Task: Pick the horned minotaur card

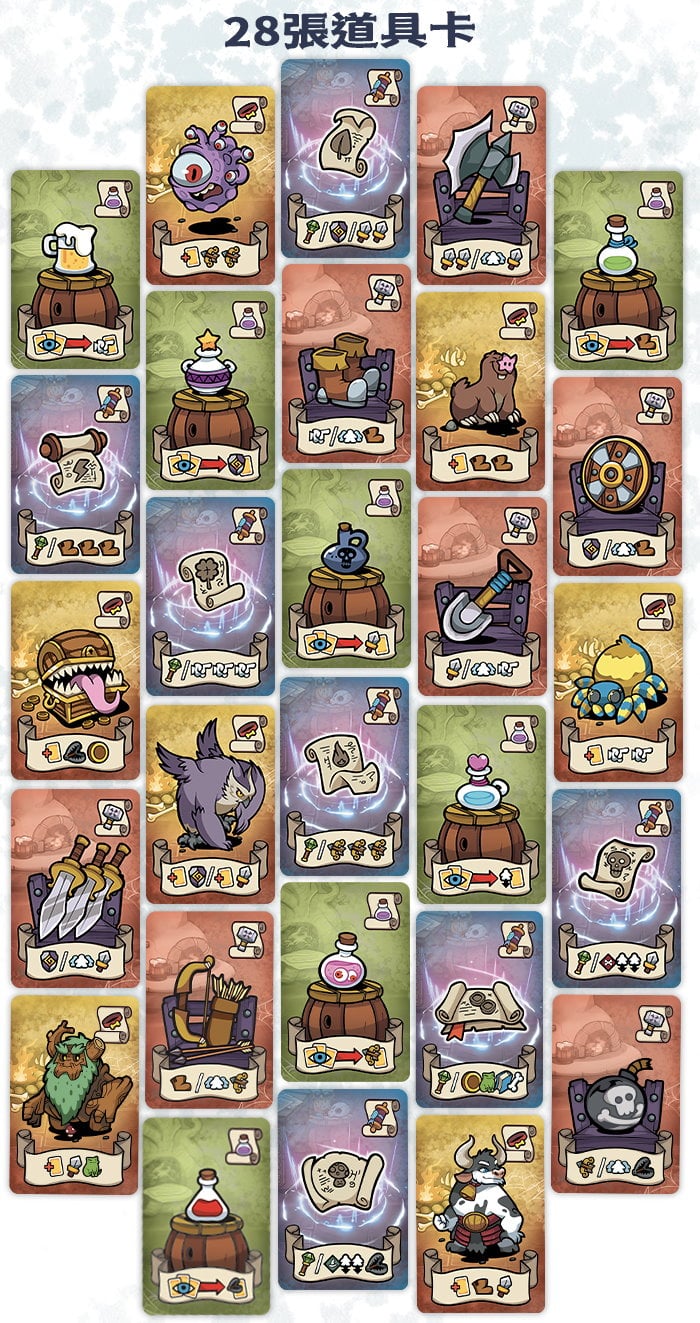Action: [x=481, y=1214]
